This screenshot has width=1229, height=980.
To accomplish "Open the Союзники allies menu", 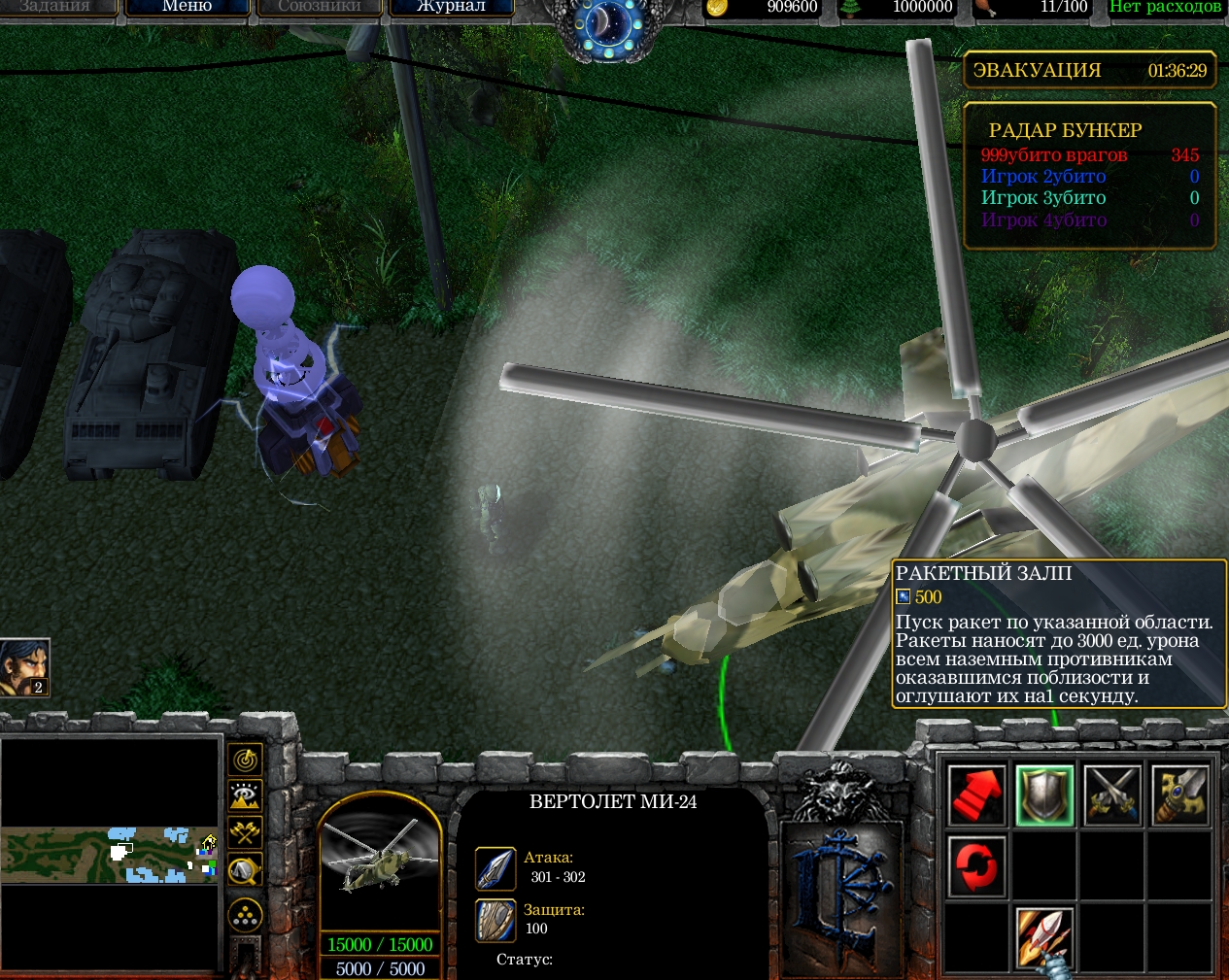I will (319, 7).
